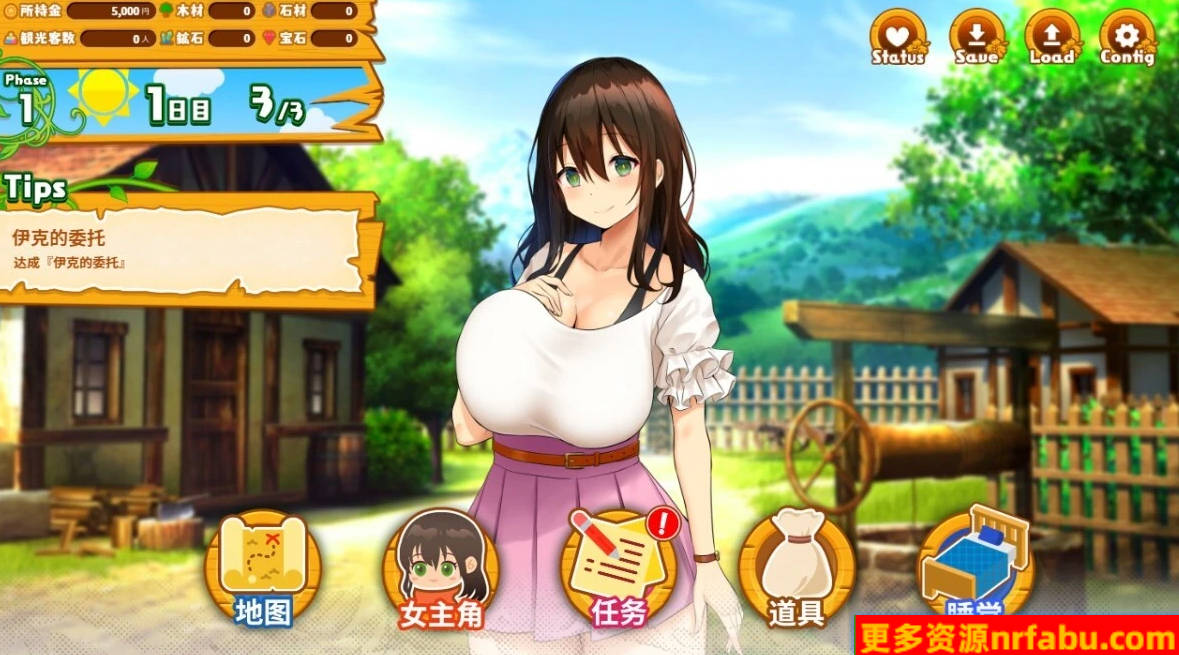Click the Save button
The image size is (1179, 655).
click(x=976, y=38)
